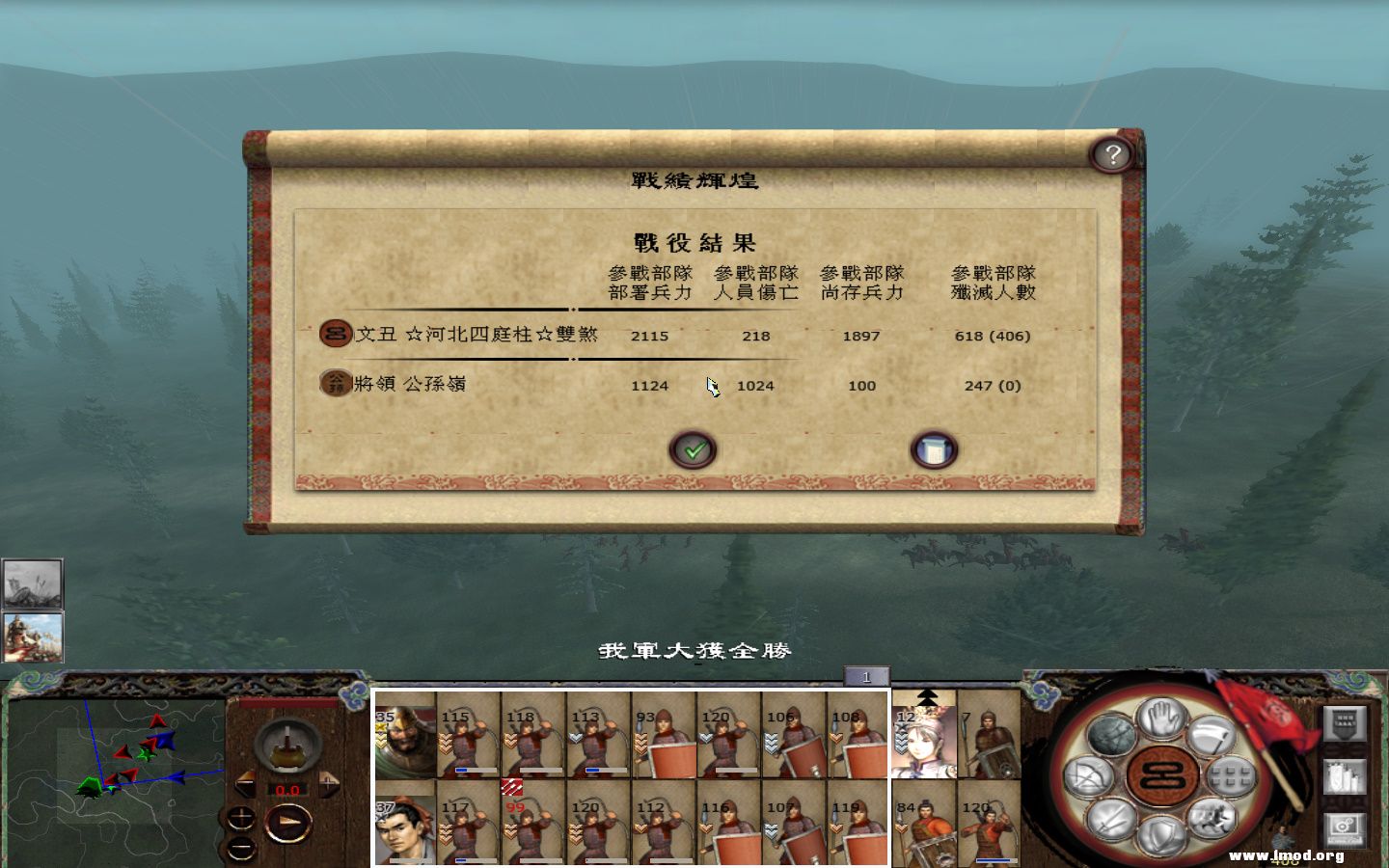Toggle running with the sprint icon
The height and width of the screenshot is (868, 1389).
pos(1212,816)
